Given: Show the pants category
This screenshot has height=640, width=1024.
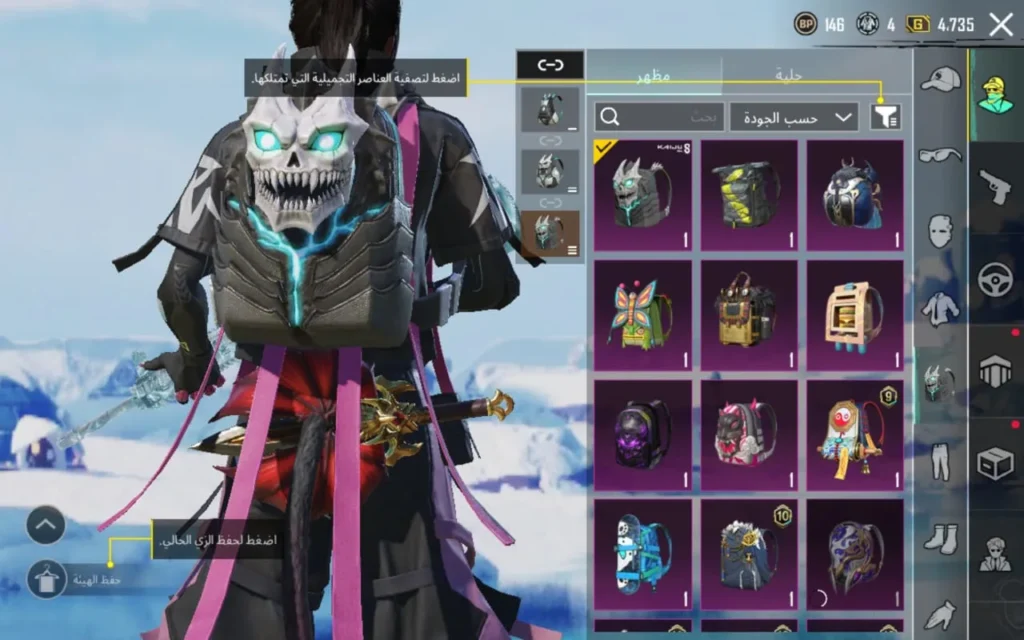Looking at the screenshot, I should (940, 462).
